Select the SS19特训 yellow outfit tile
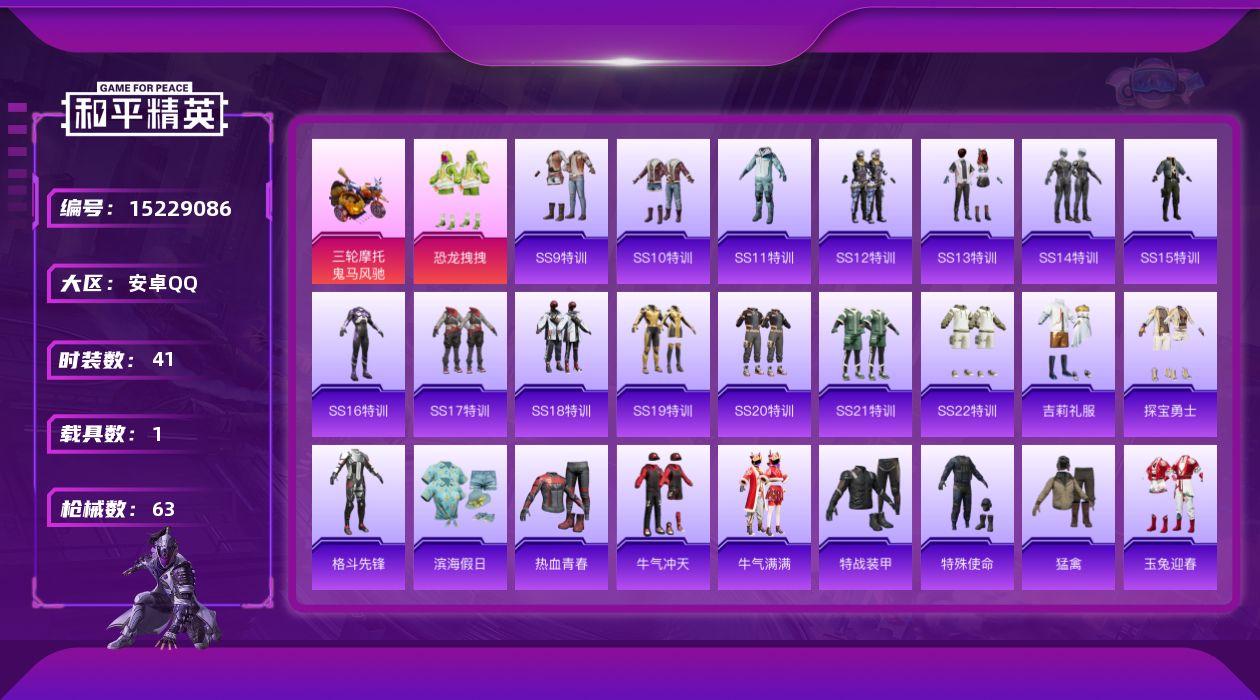Image resolution: width=1260 pixels, height=700 pixels. pyautogui.click(x=663, y=364)
